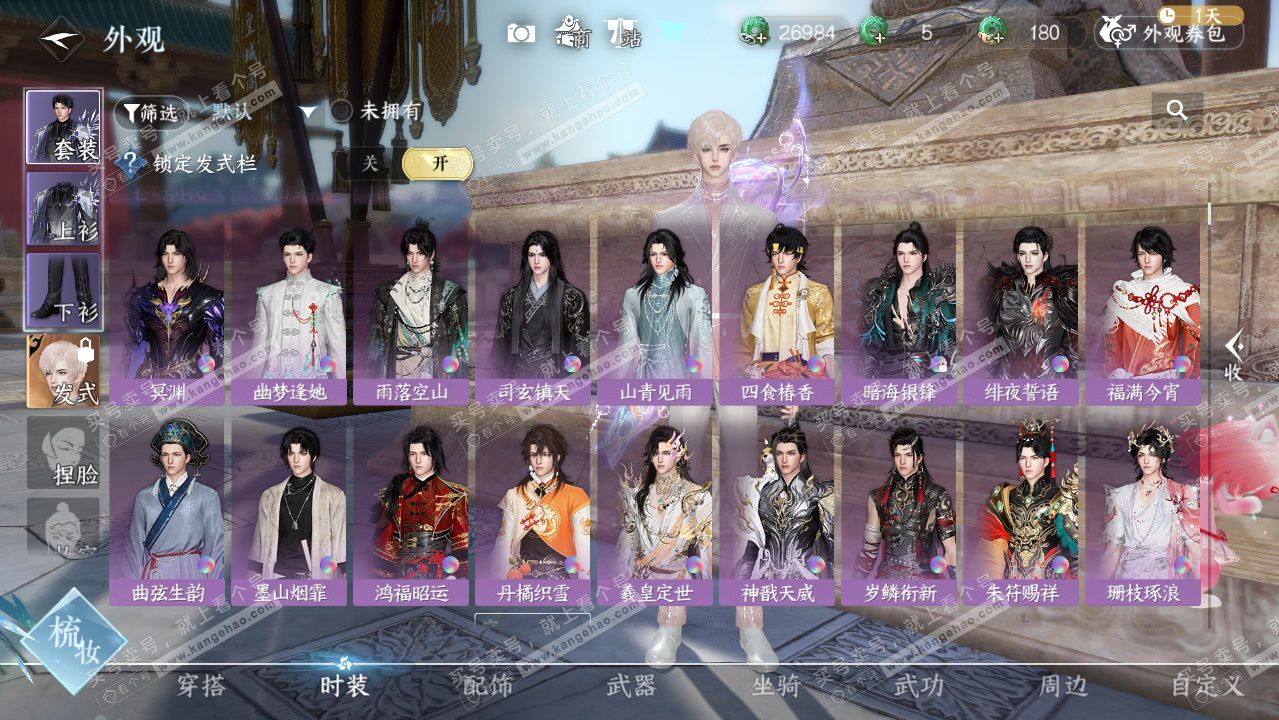Pick the 鸿福昭运 outfit card

coord(412,512)
